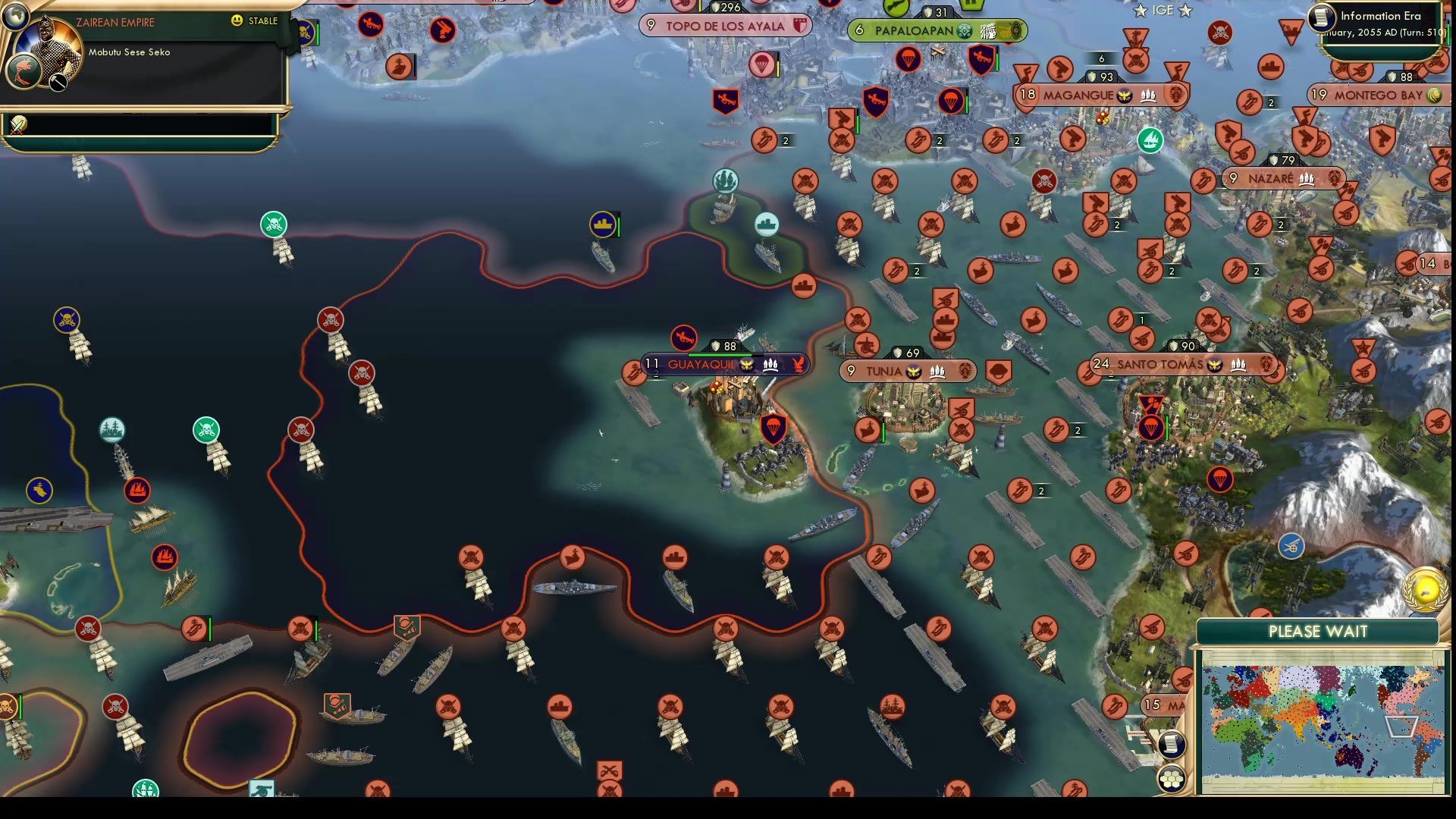The image size is (1456, 819).
Task: Click the crossed swords war icon on left panel
Action: (x=17, y=126)
